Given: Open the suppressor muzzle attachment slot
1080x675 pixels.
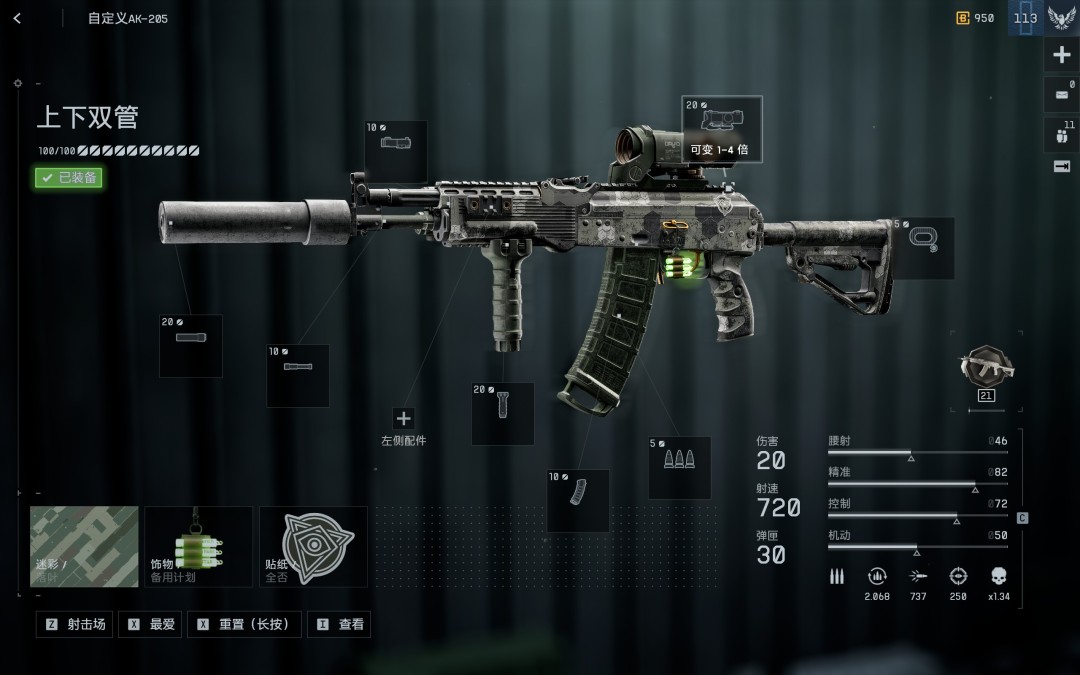Looking at the screenshot, I should click(x=191, y=346).
